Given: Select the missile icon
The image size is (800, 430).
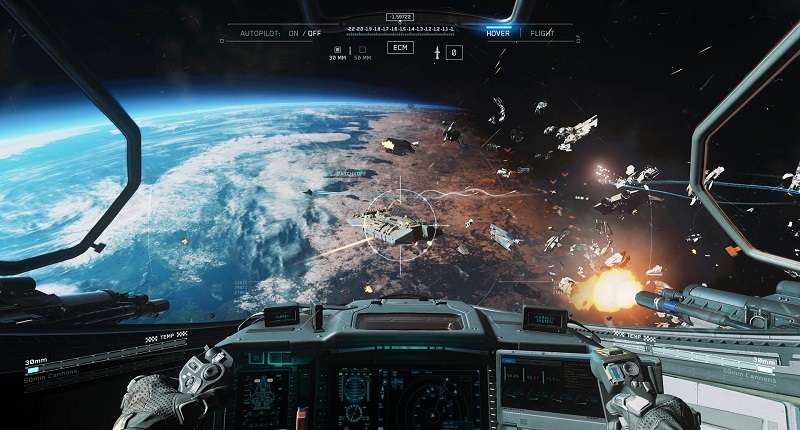Looking at the screenshot, I should [438, 51].
